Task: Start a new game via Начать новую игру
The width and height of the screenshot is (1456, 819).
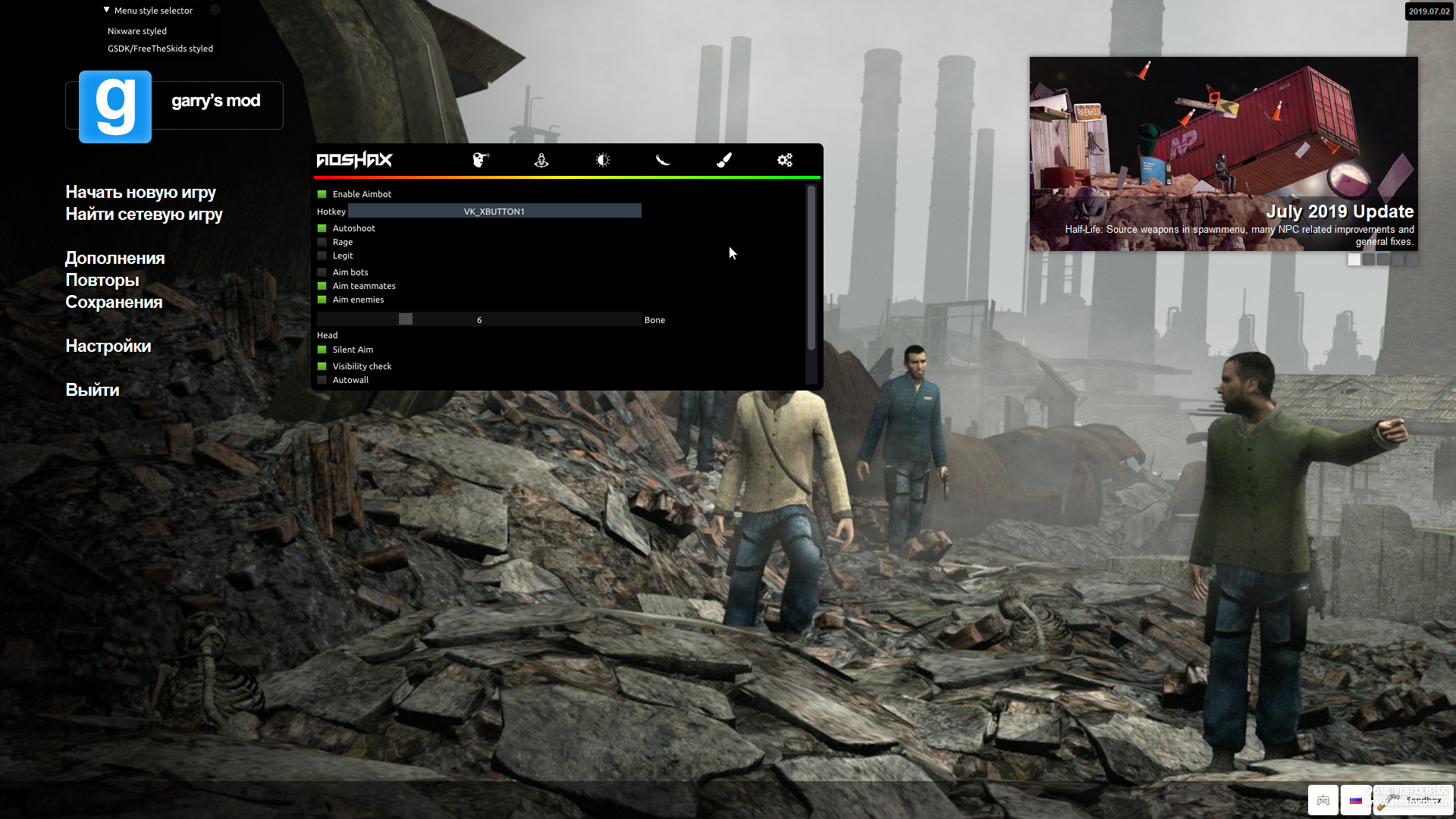Action: [x=140, y=192]
